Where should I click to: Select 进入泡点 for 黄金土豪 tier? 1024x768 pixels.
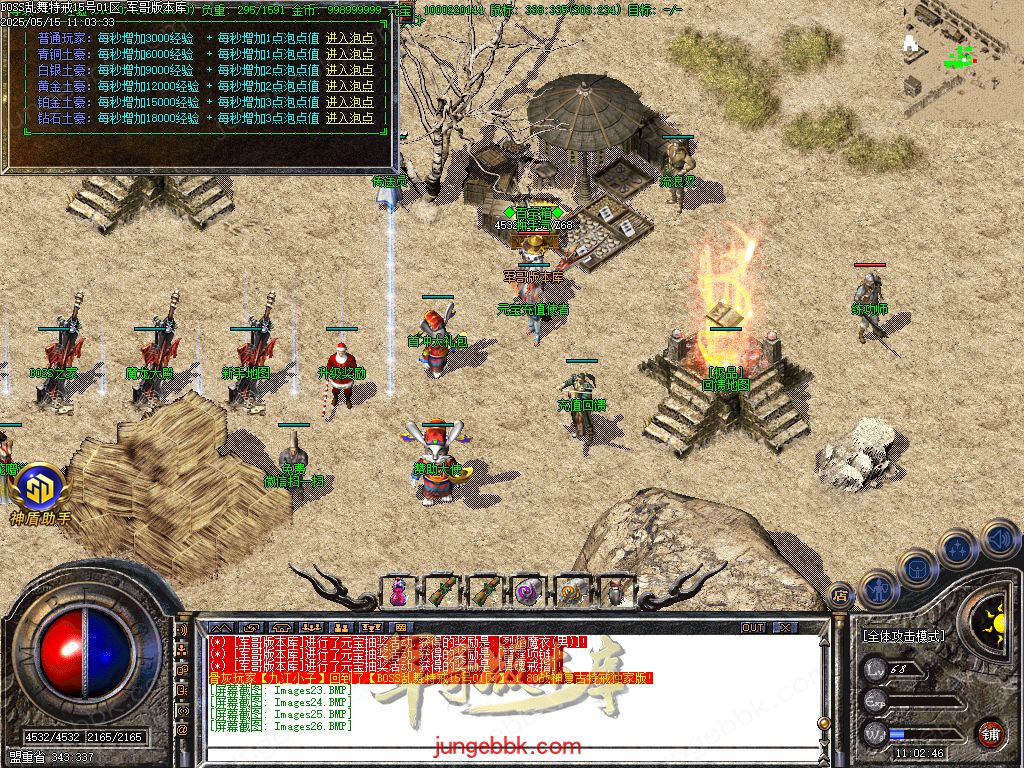349,86
